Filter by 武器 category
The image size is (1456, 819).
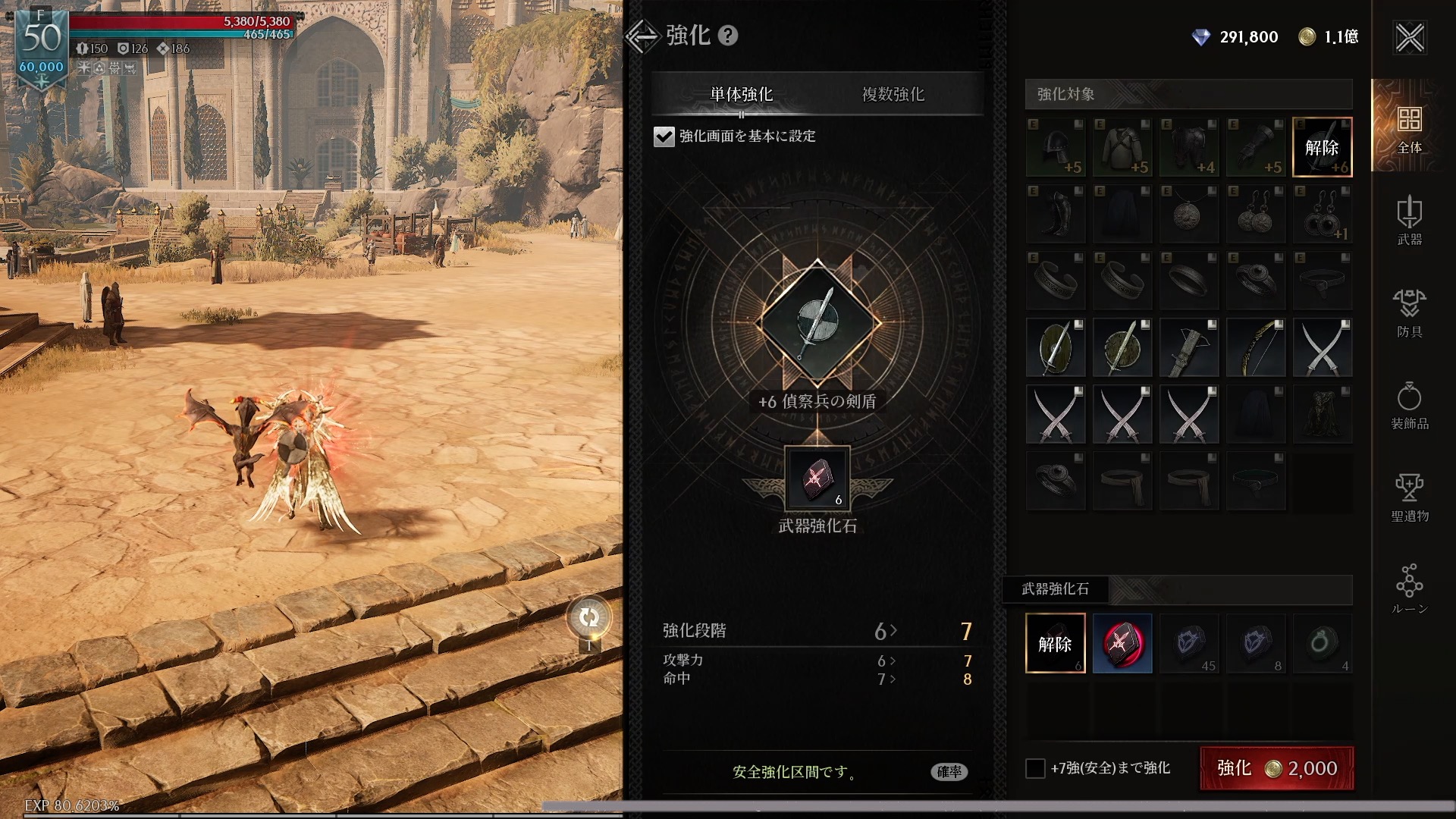(1409, 220)
